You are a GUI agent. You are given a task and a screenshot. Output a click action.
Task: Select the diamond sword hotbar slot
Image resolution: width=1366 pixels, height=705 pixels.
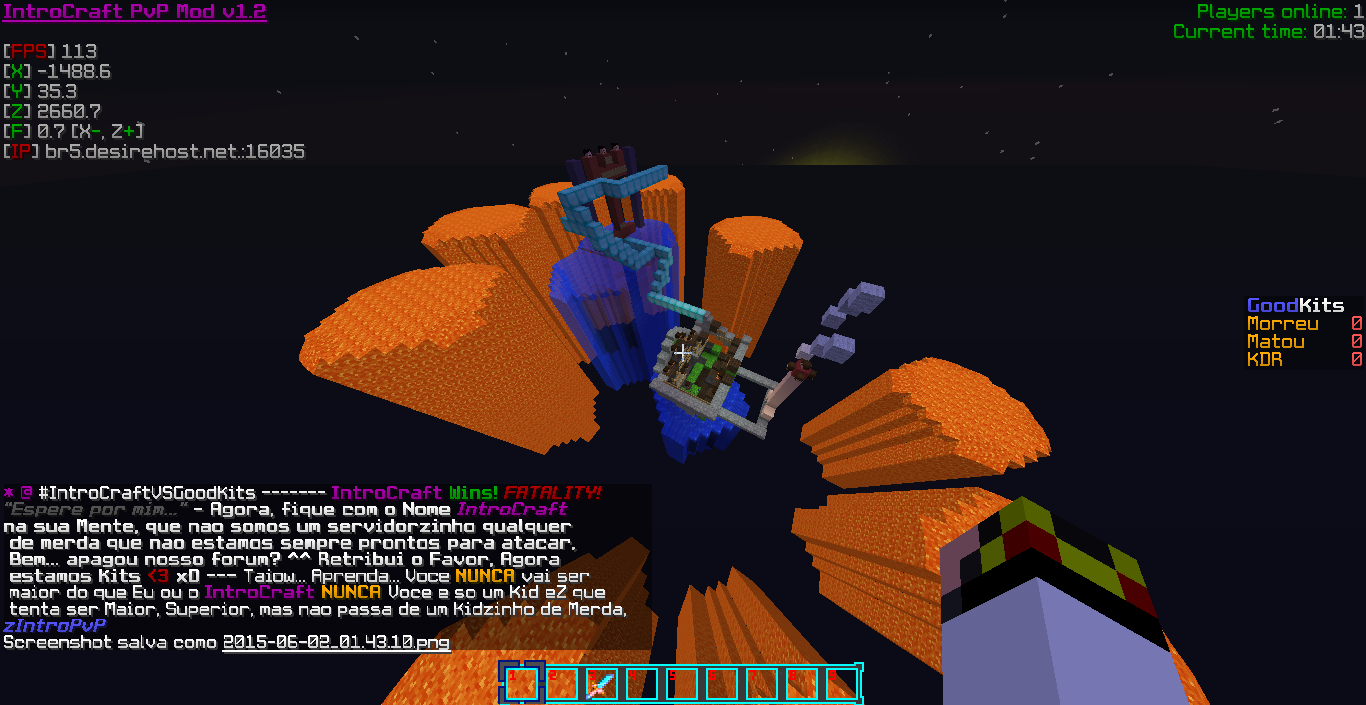click(x=601, y=684)
